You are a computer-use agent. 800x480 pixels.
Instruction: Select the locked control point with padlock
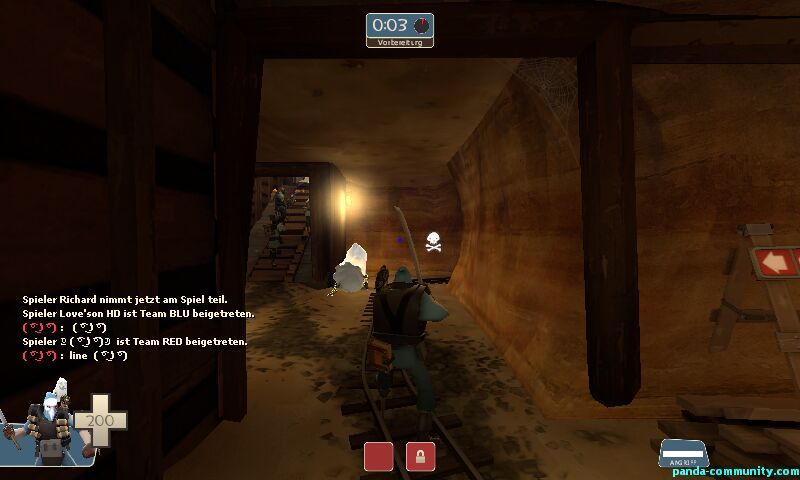pyautogui.click(x=420, y=456)
